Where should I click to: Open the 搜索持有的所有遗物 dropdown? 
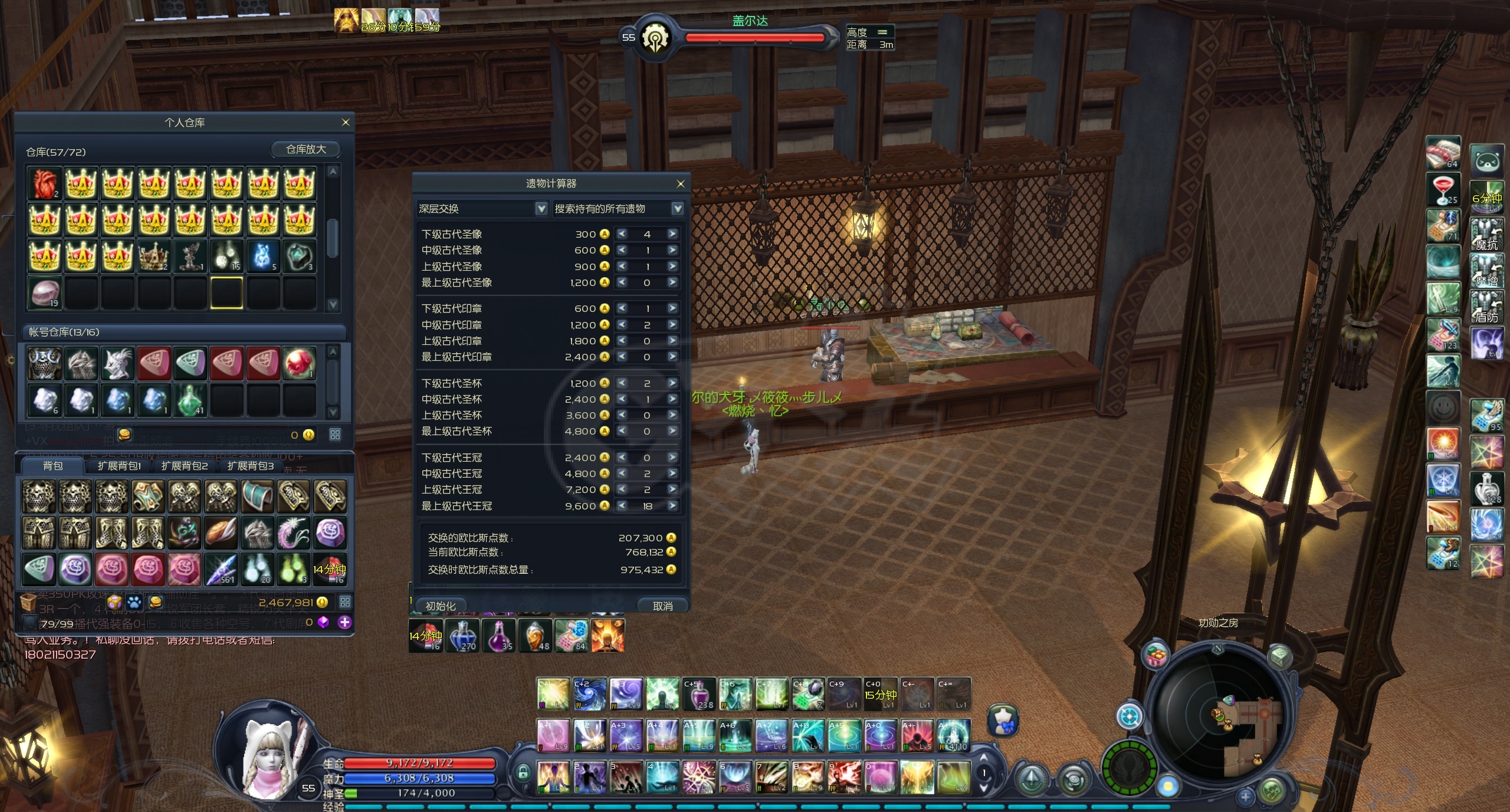coord(677,209)
